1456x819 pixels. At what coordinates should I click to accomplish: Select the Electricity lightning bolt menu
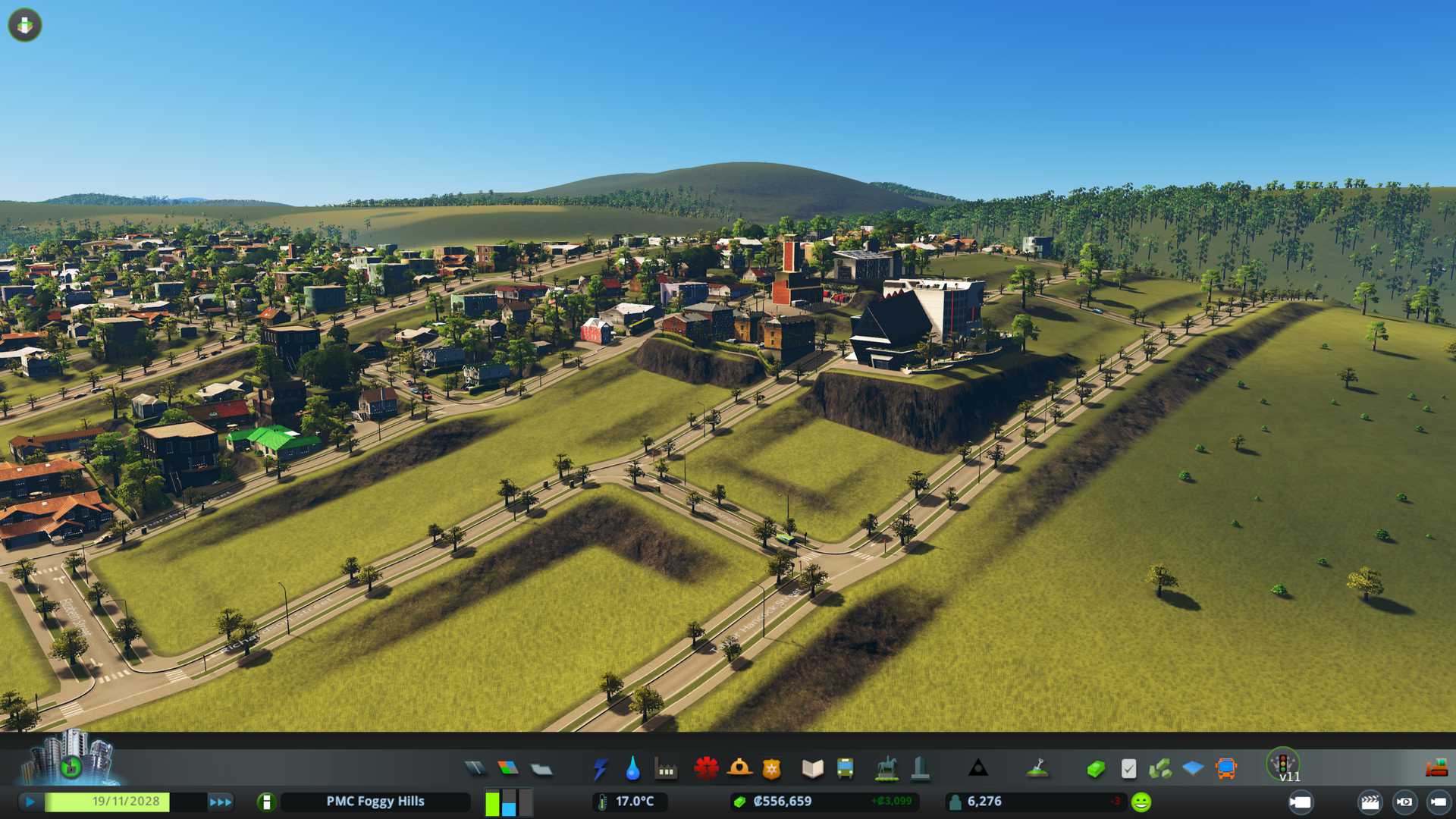tap(600, 769)
